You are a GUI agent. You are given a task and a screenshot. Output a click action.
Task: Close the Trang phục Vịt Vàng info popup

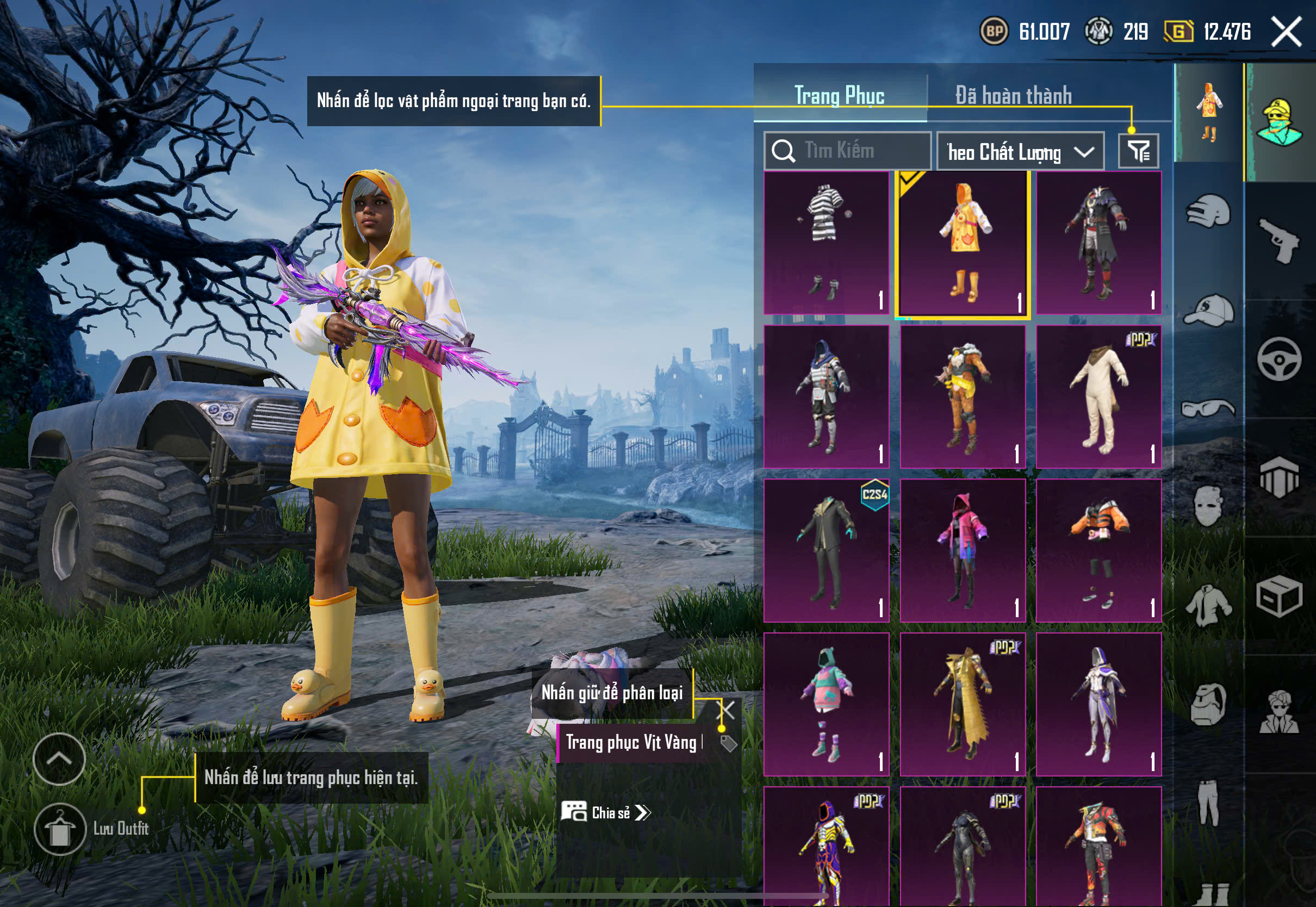point(727,710)
